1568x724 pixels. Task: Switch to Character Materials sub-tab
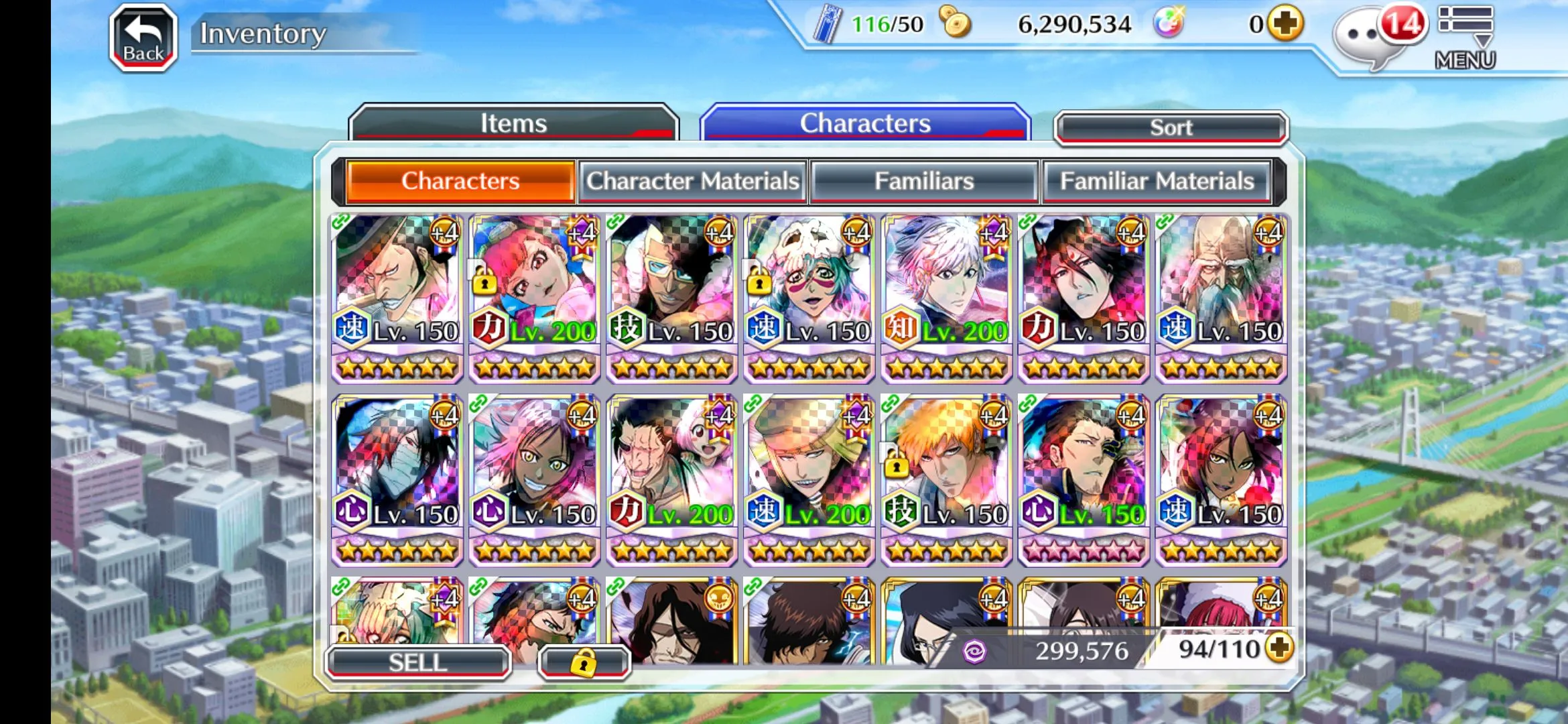tap(693, 181)
